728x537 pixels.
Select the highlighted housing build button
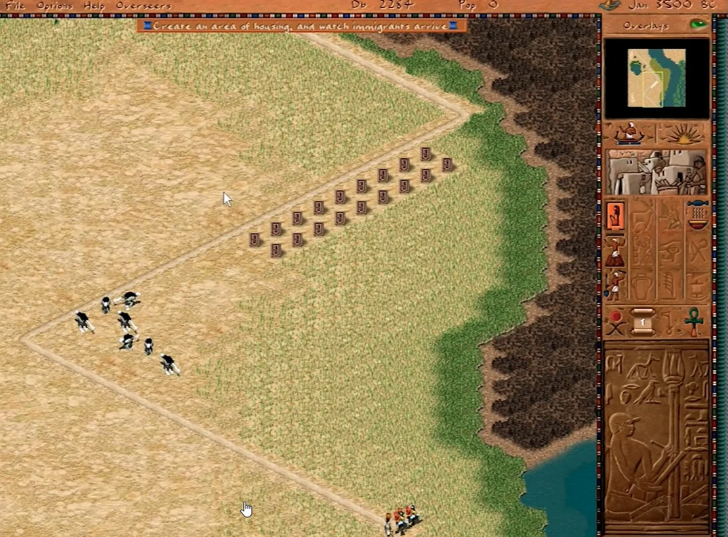pyautogui.click(x=615, y=215)
